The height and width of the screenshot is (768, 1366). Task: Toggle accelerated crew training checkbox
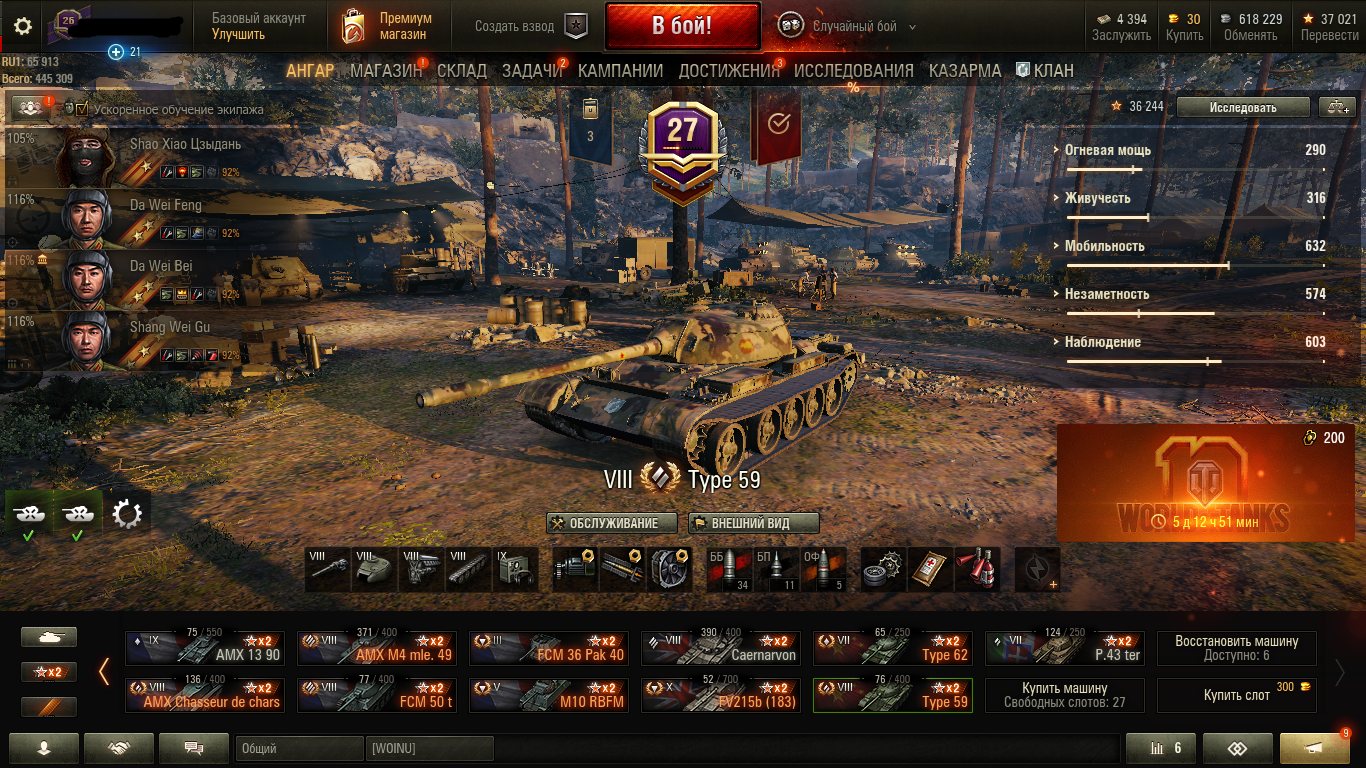(82, 109)
